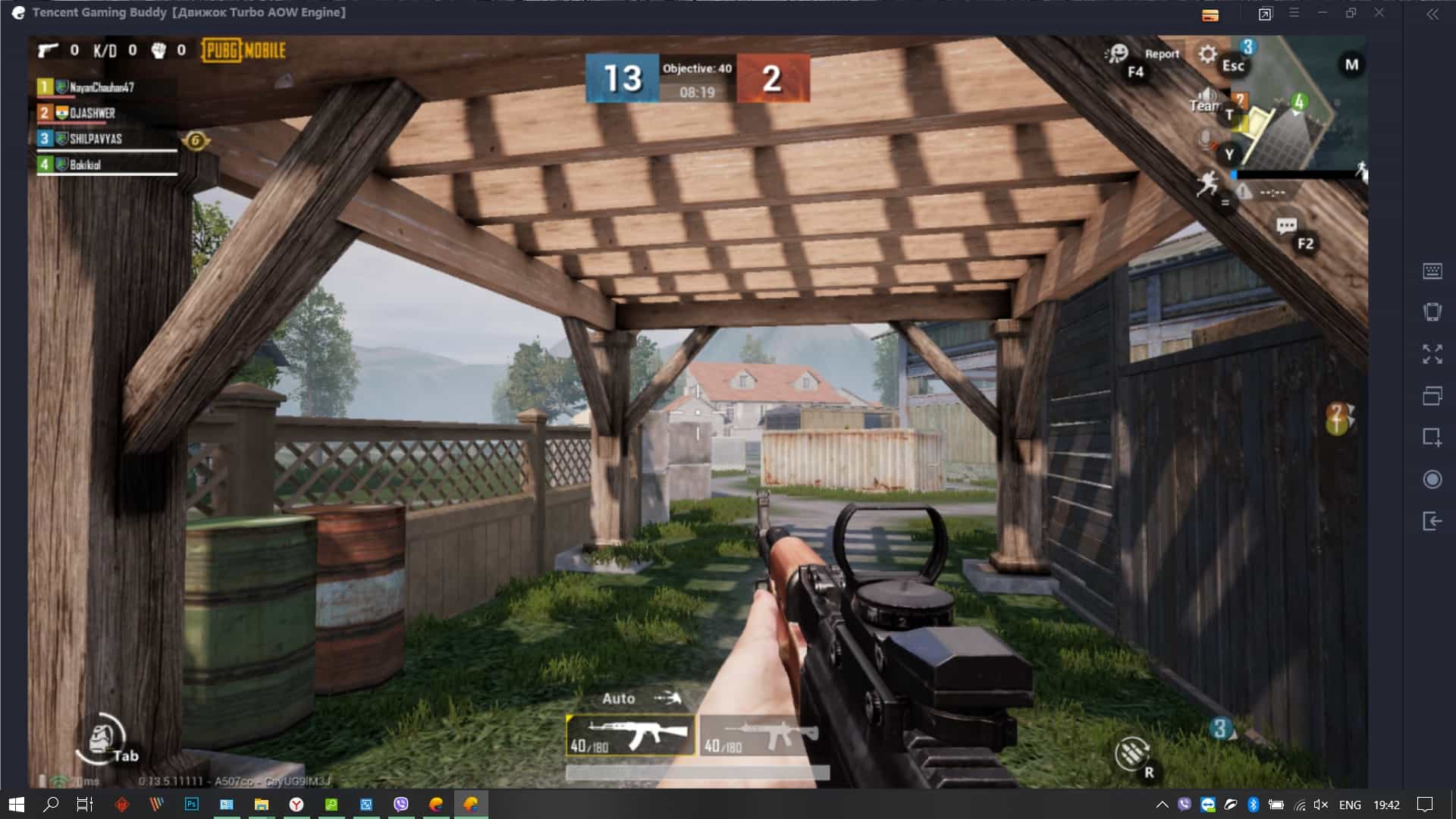1456x819 pixels.
Task: Select teammate SHILPAVYAS in team list
Action: click(96, 139)
